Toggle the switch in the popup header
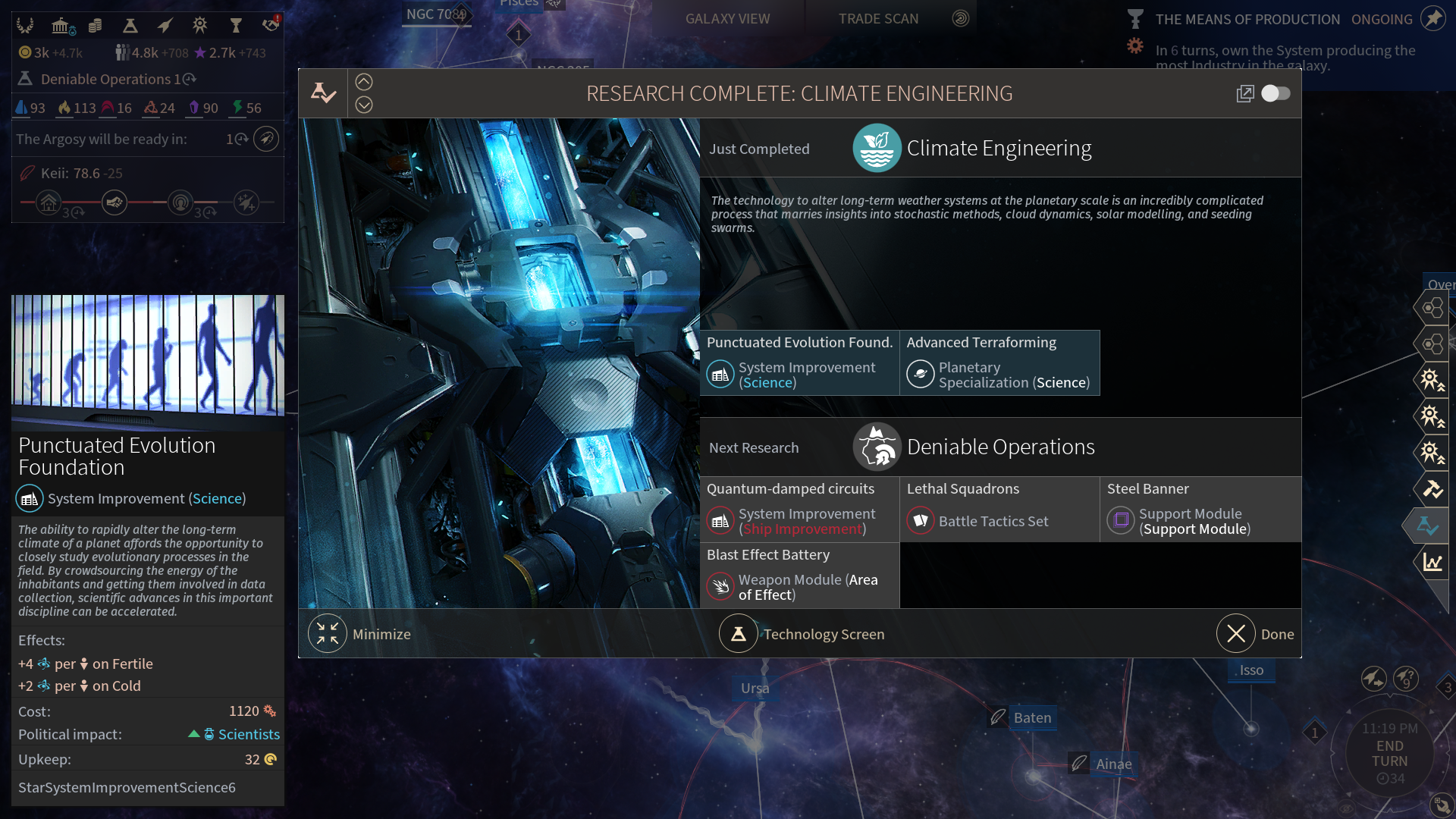Screen dimensions: 1456x819 [1276, 93]
